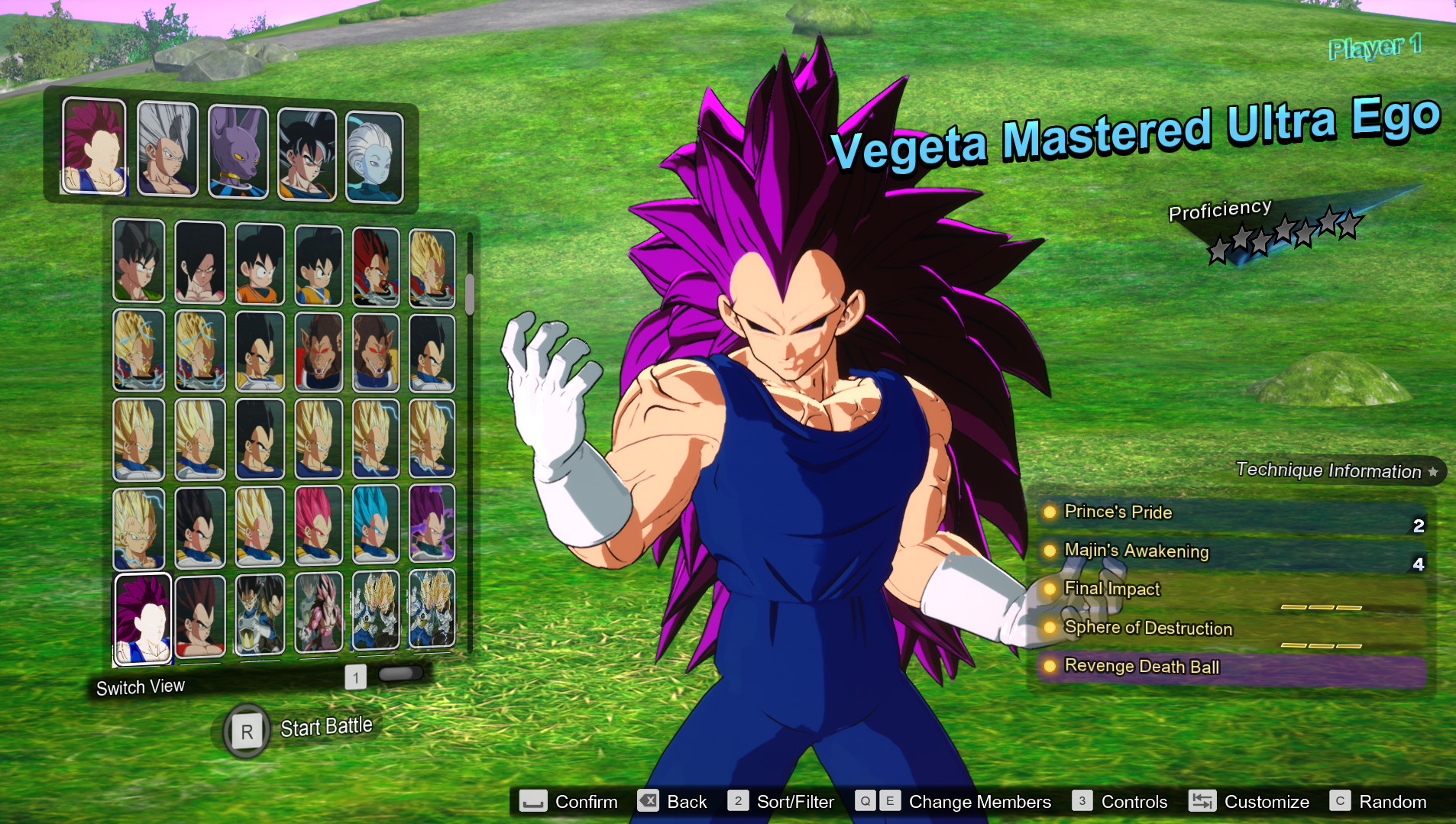The image size is (1456, 824).
Task: Expand the Prince's Pride technique entry
Action: [x=1118, y=512]
